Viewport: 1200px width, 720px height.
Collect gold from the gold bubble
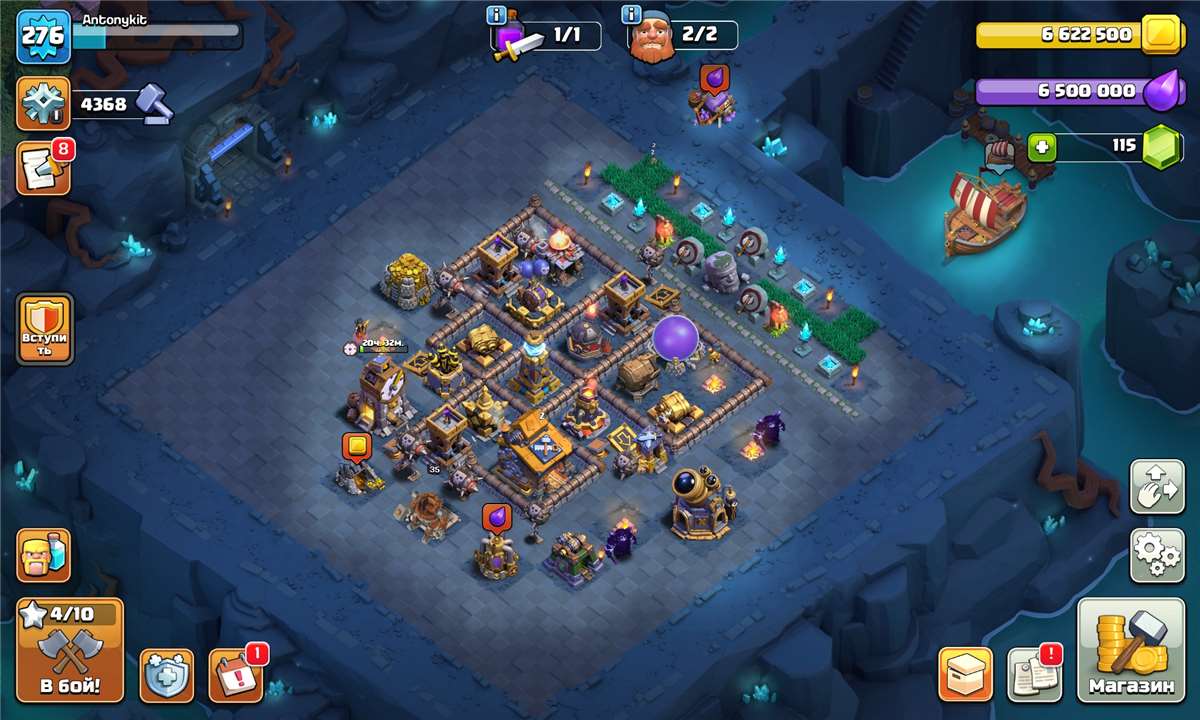click(357, 446)
